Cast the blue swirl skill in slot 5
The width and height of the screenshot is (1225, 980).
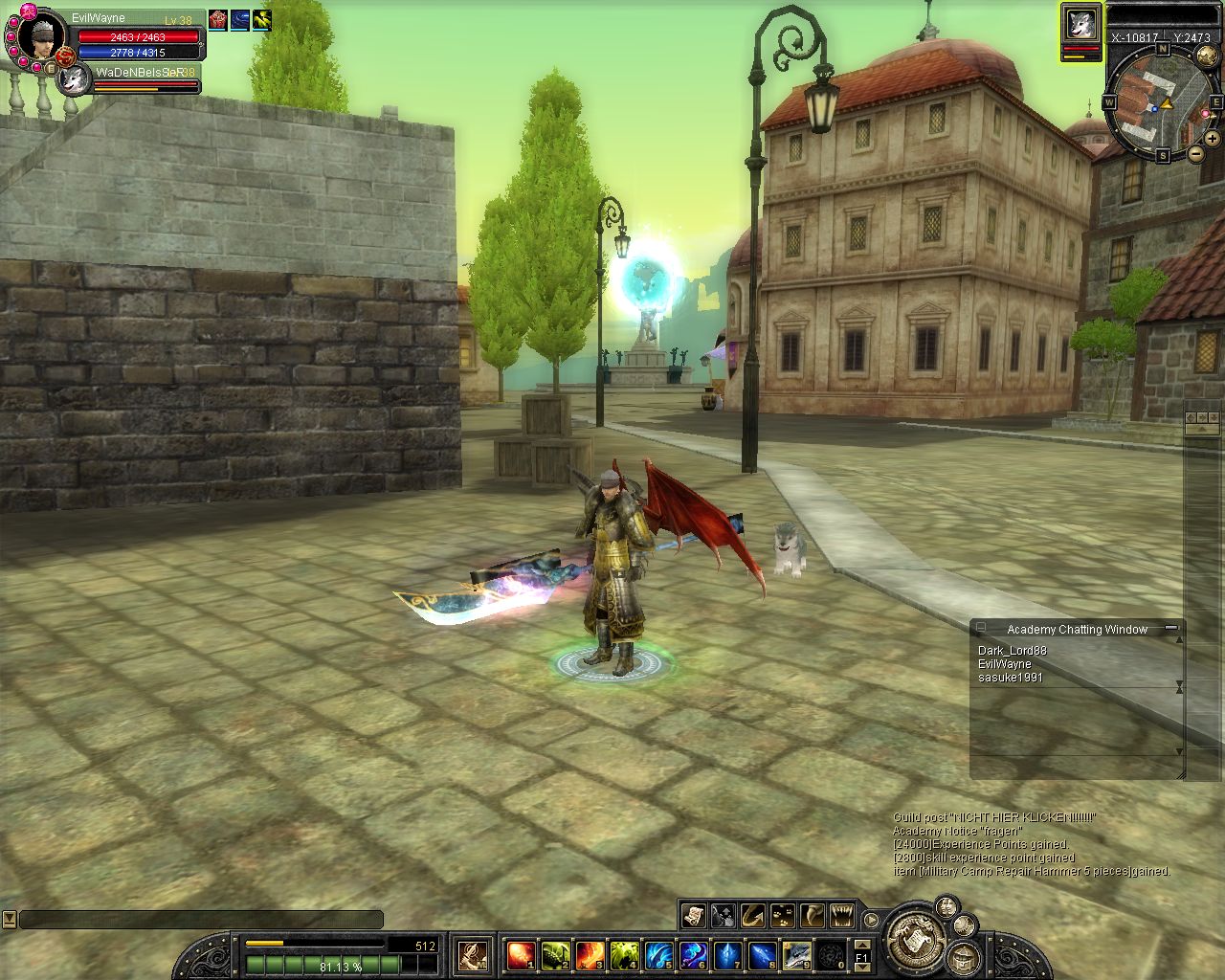coord(658,954)
